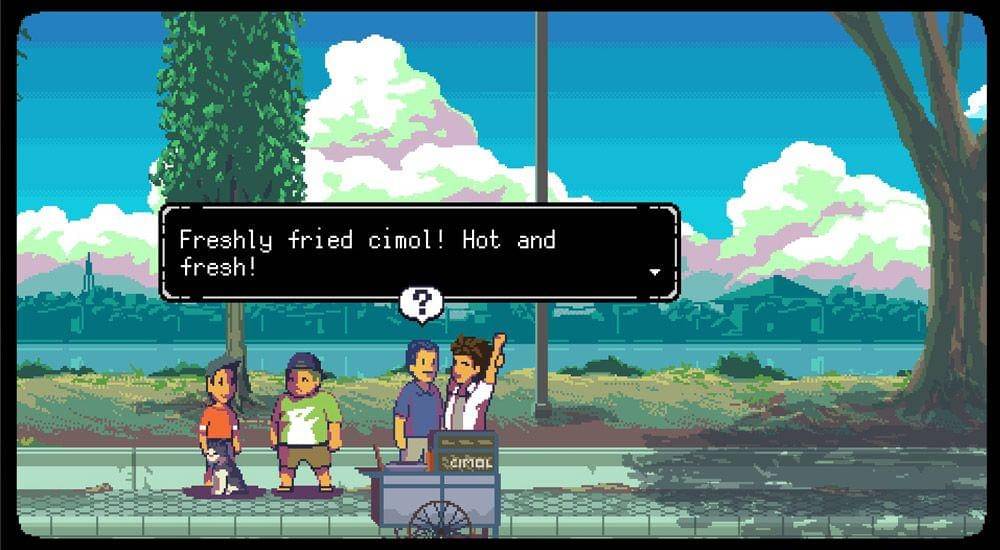Select the question mark speech bubble

[x=421, y=303]
